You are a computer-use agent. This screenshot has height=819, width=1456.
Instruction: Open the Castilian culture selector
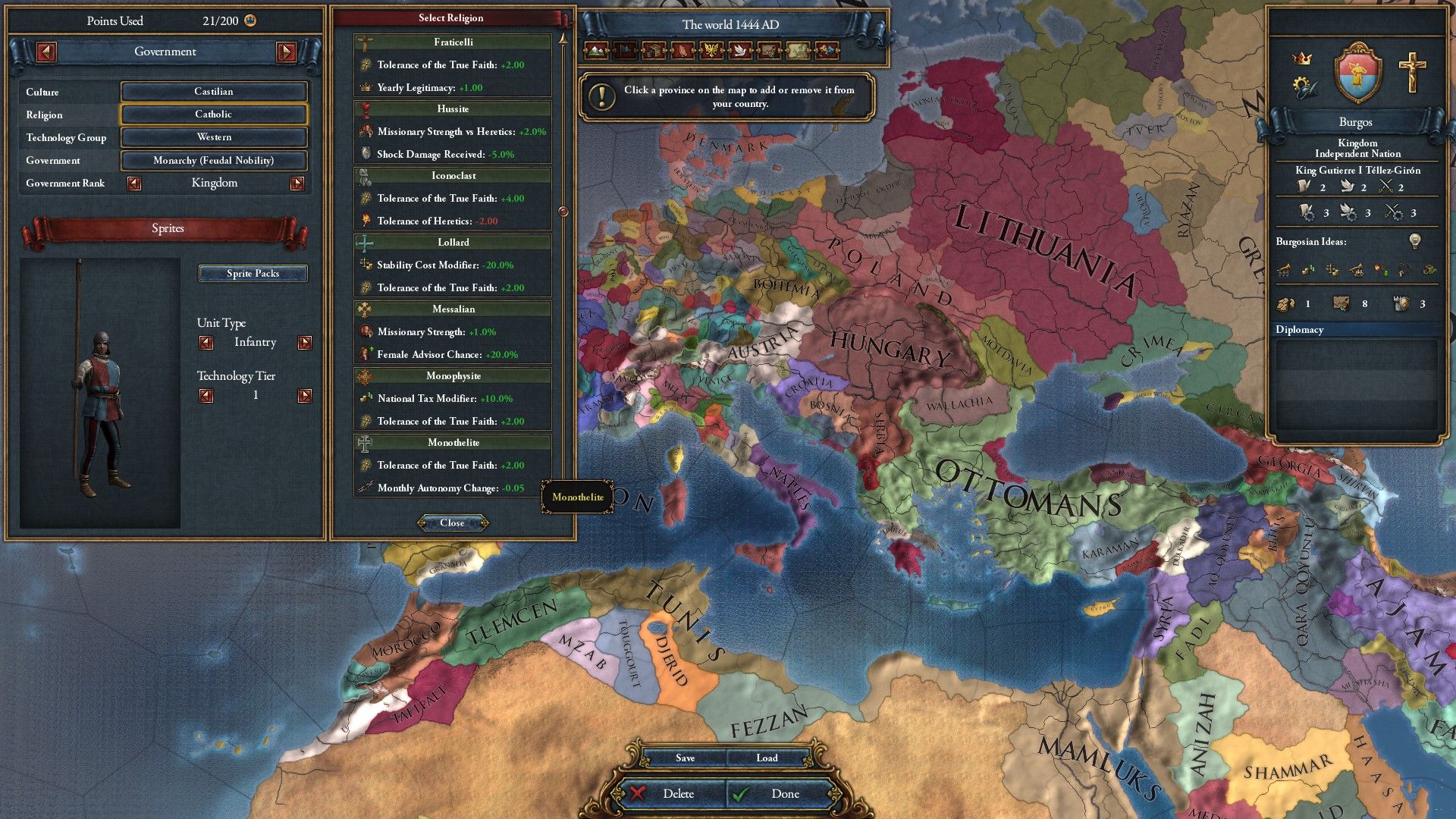[x=213, y=91]
